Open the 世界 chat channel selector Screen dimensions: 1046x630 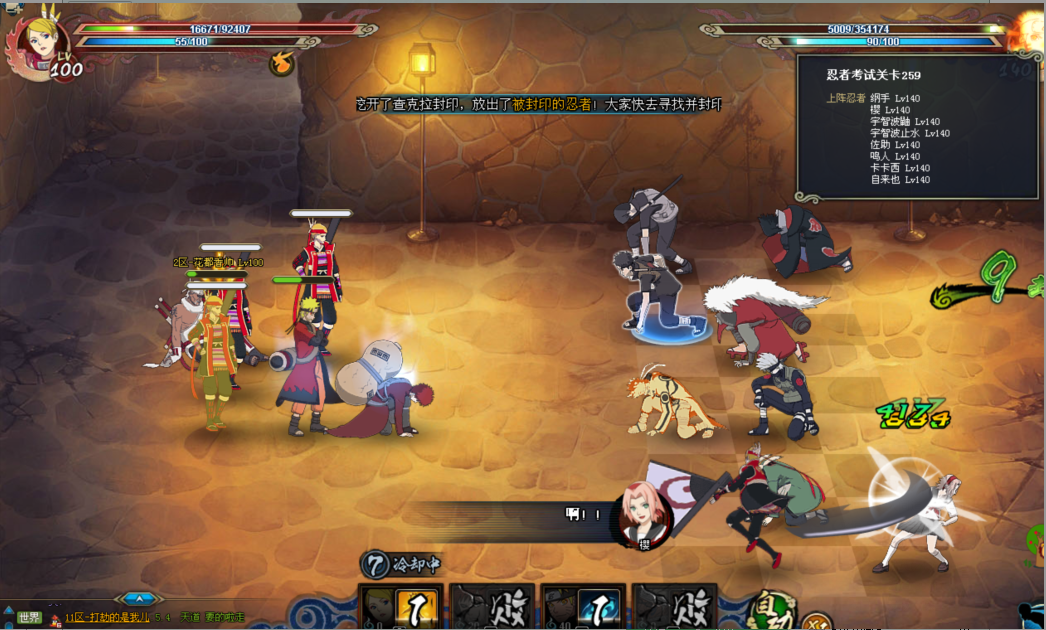(29, 617)
